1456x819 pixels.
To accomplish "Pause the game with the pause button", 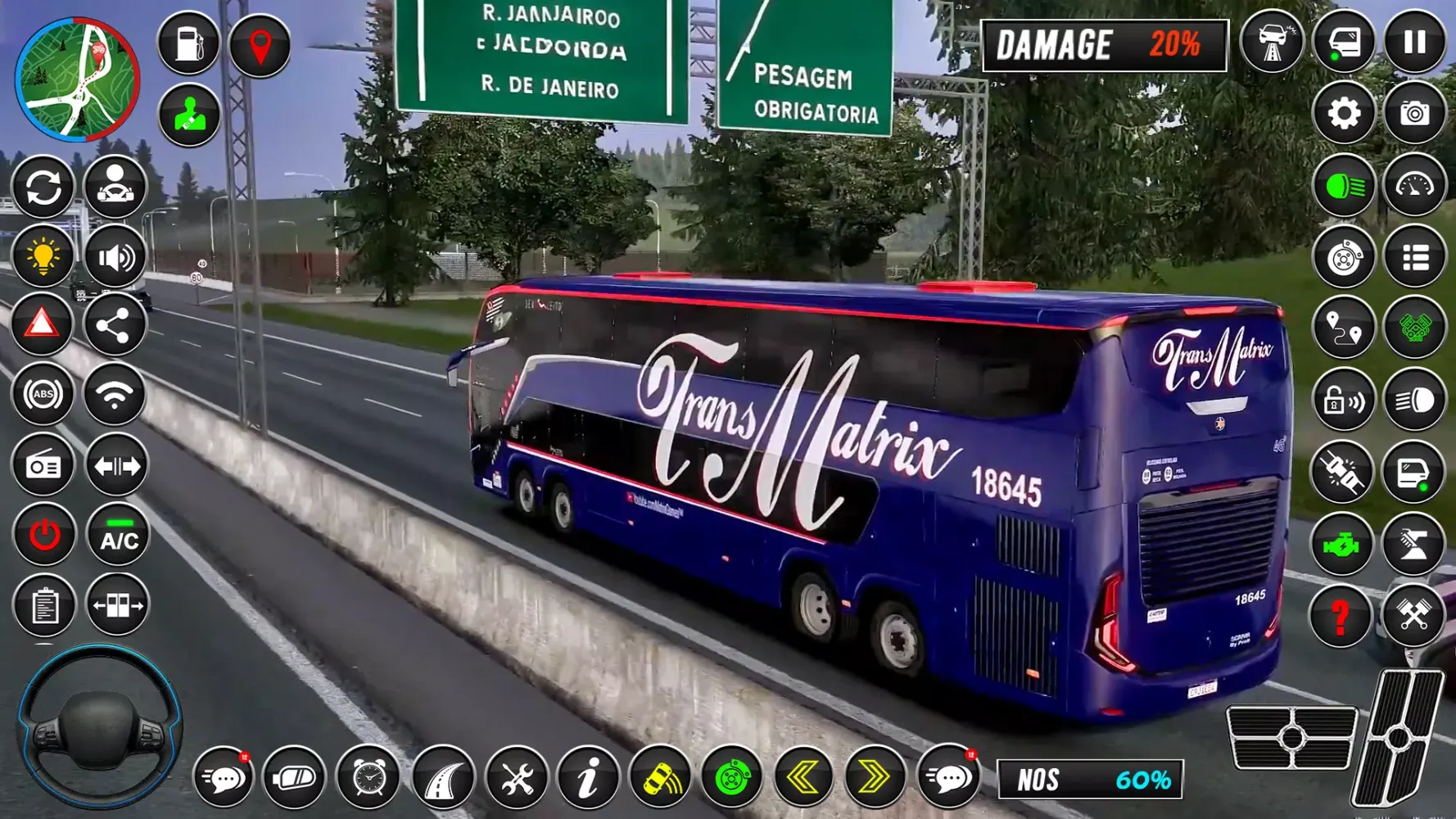I will tap(1415, 43).
